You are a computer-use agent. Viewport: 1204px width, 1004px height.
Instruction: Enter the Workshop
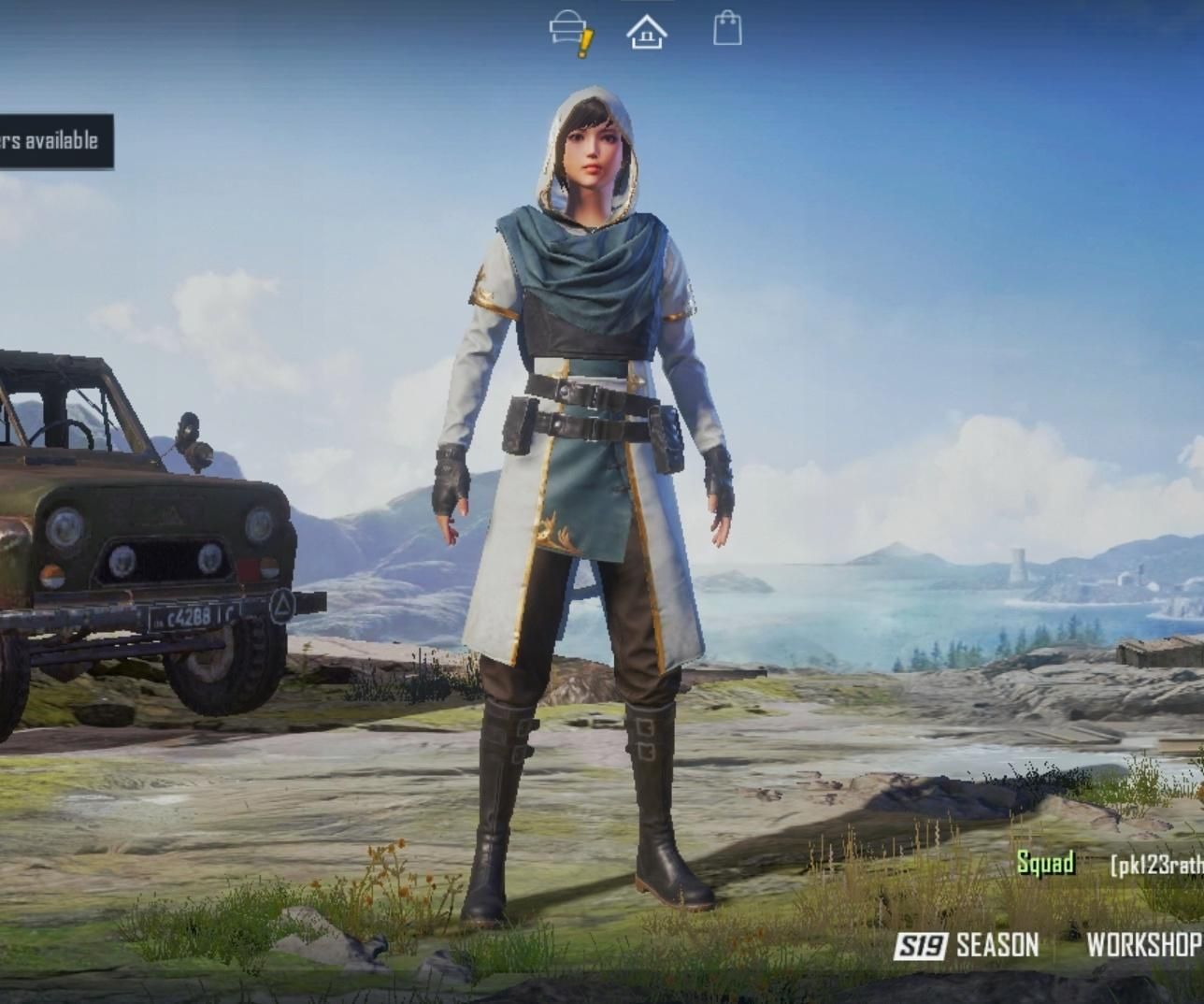coord(1144,945)
